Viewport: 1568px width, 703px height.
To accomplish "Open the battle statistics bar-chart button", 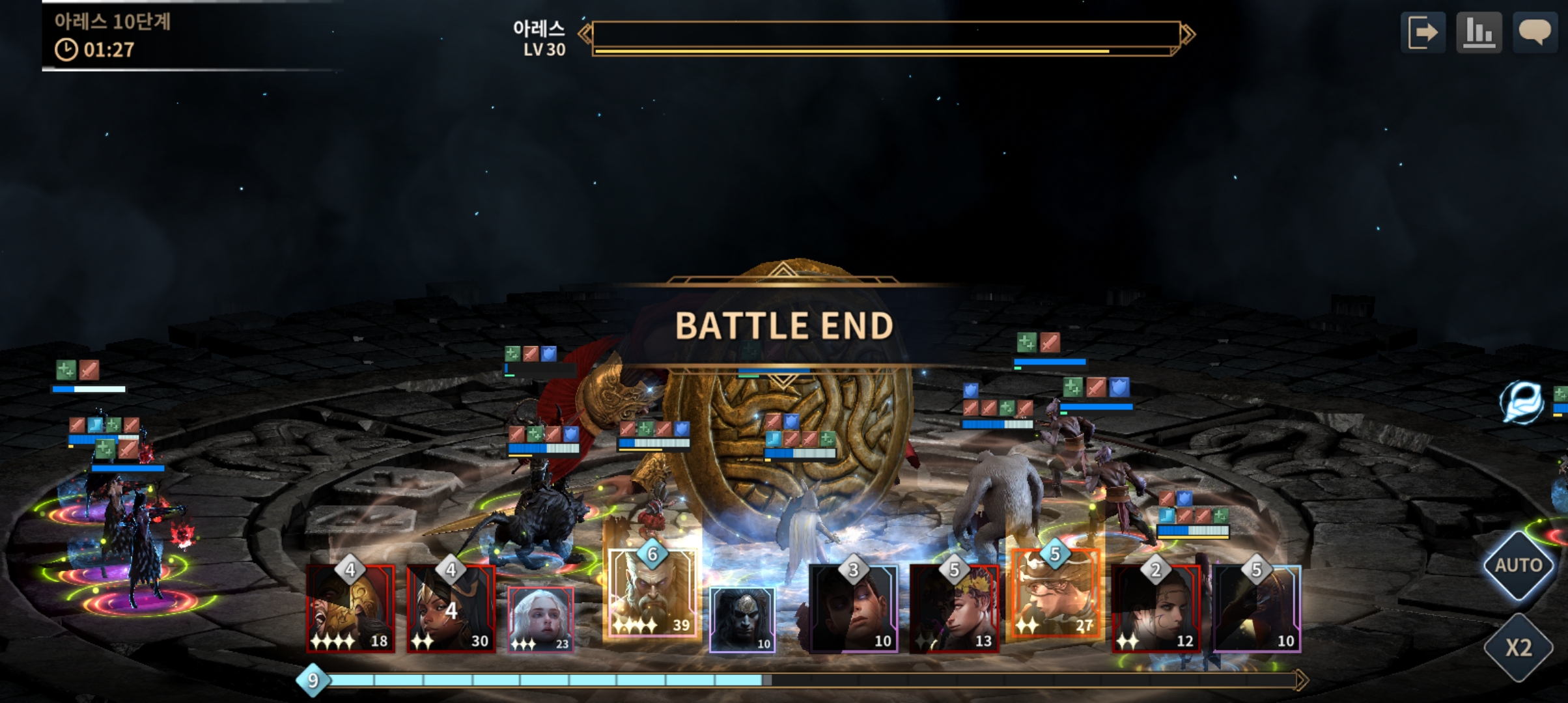I will click(x=1479, y=32).
